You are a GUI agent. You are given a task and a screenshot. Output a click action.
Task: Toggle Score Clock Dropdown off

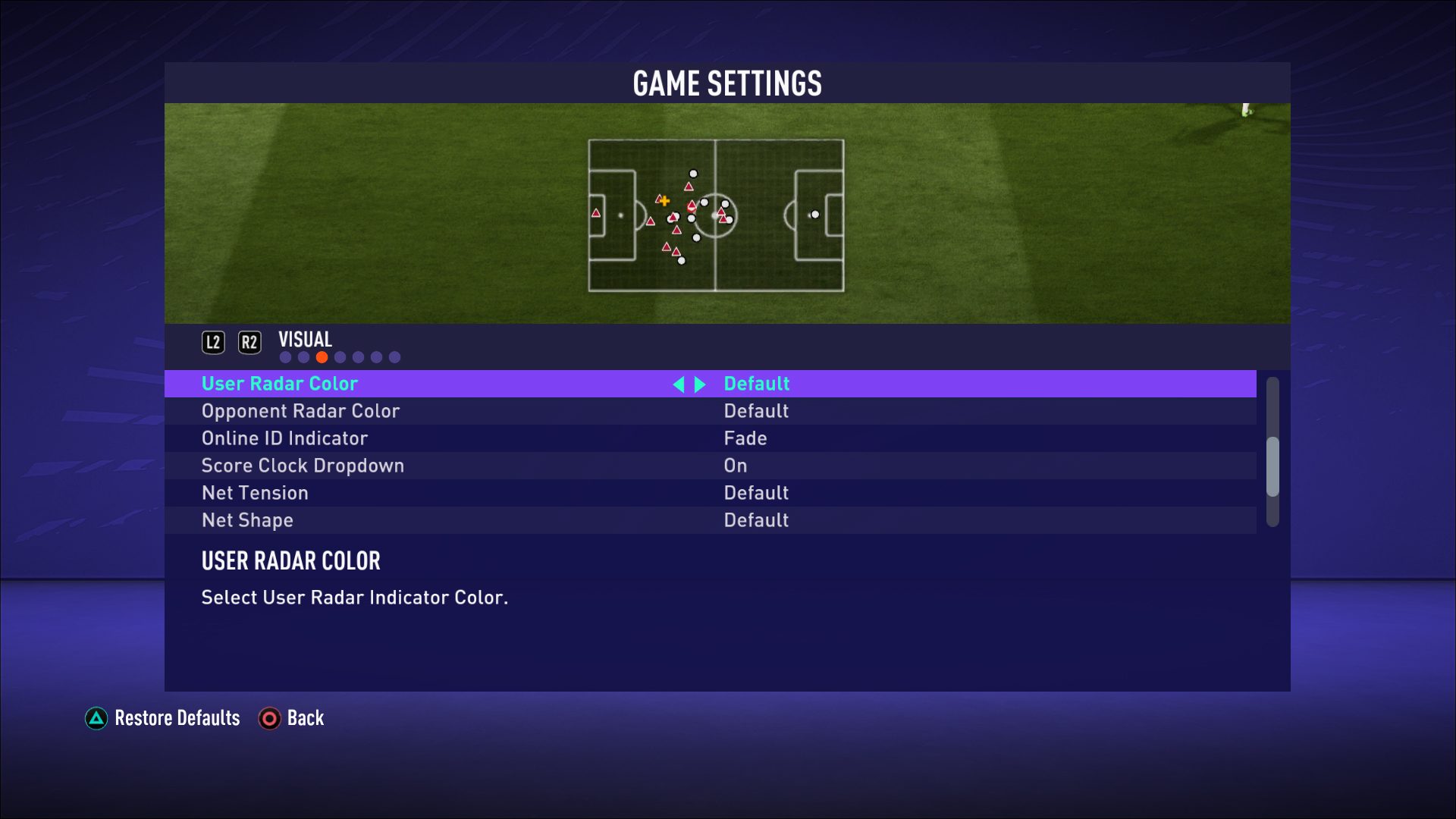tap(735, 465)
